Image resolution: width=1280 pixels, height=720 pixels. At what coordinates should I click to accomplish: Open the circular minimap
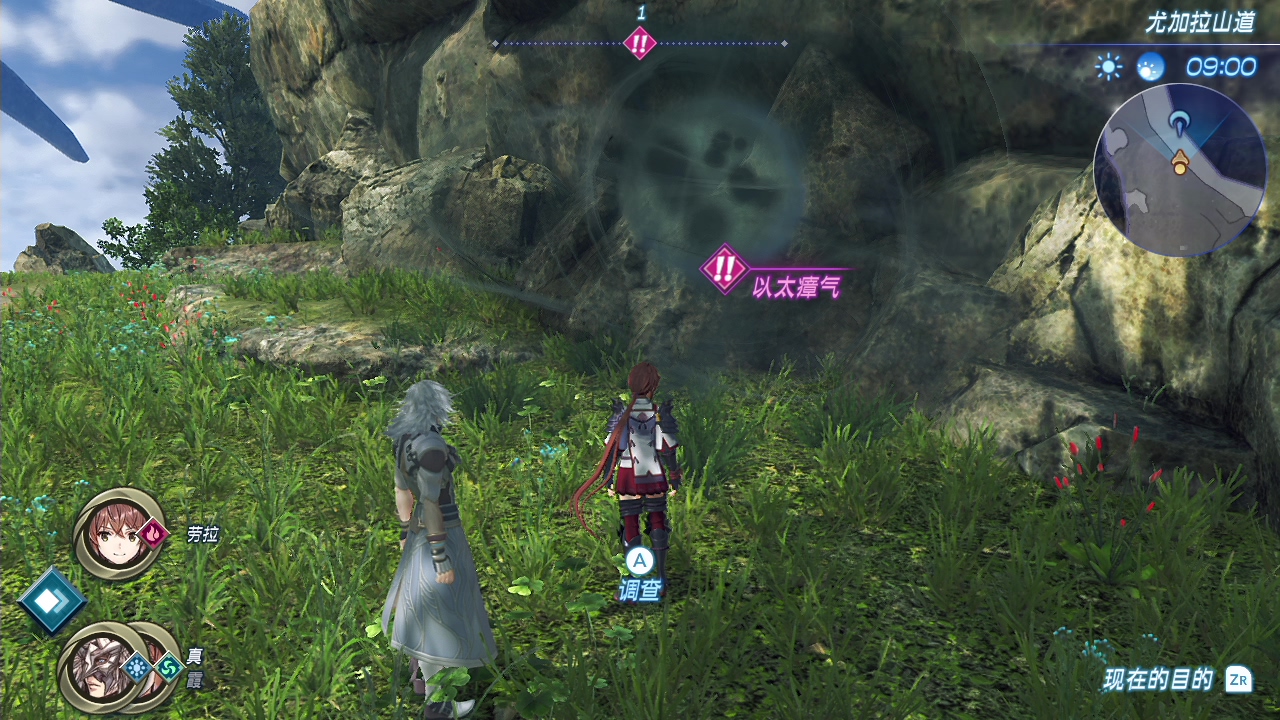point(1180,170)
